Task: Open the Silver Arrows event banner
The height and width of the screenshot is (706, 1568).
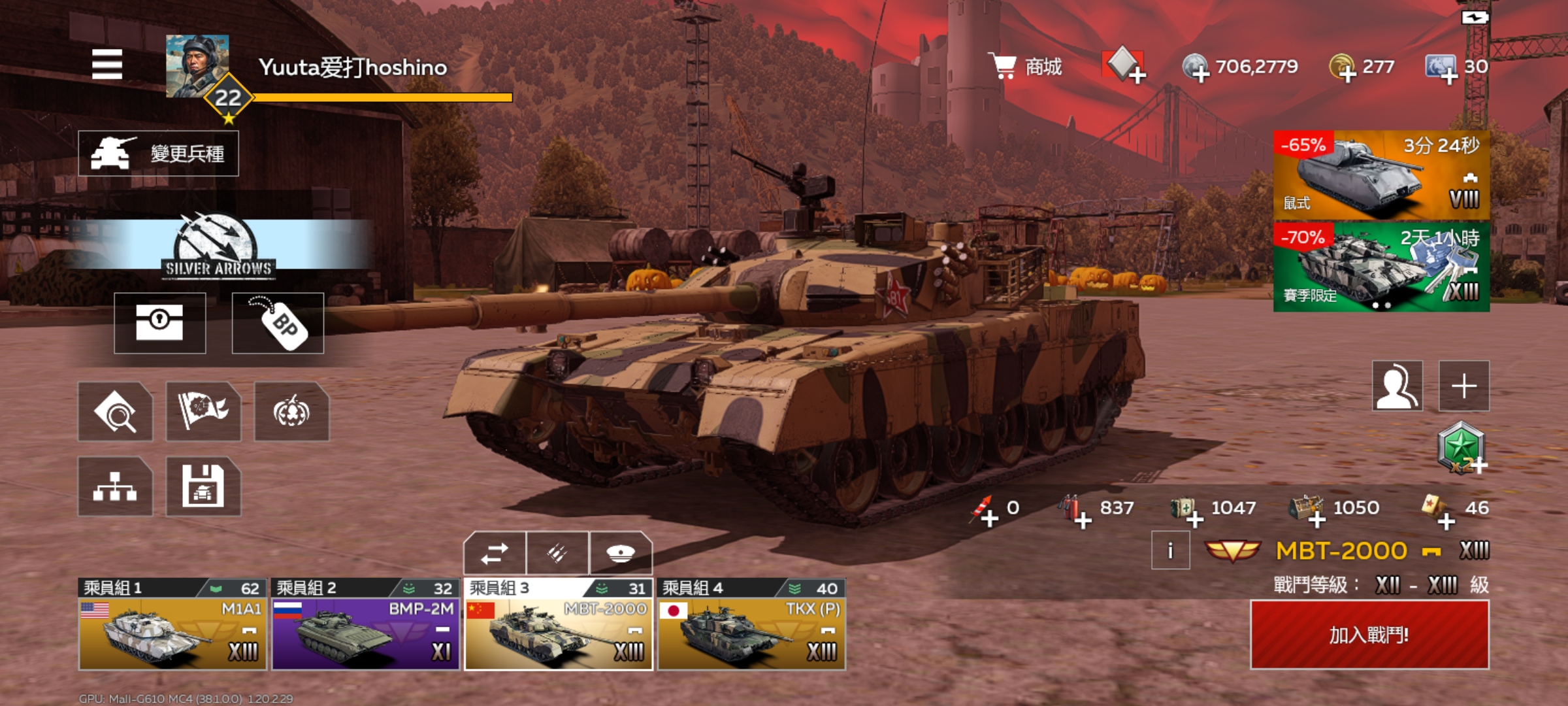Action: 219,246
